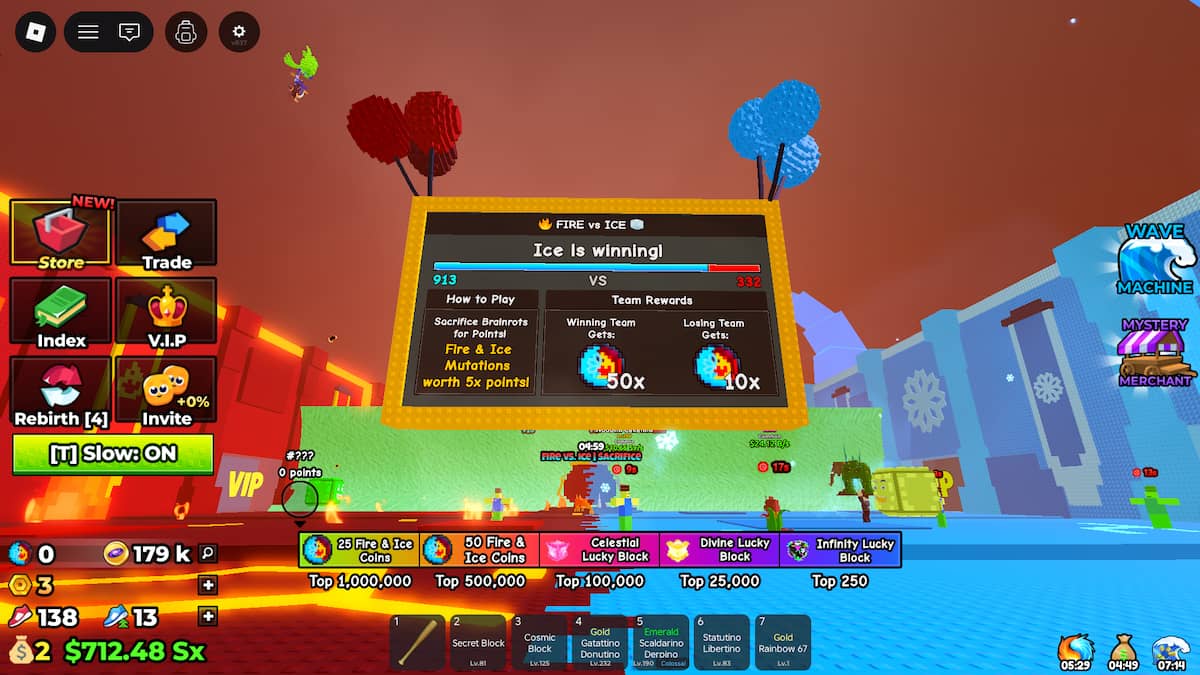This screenshot has width=1200, height=675.
Task: Open the Wave Machine button
Action: coord(1157,262)
